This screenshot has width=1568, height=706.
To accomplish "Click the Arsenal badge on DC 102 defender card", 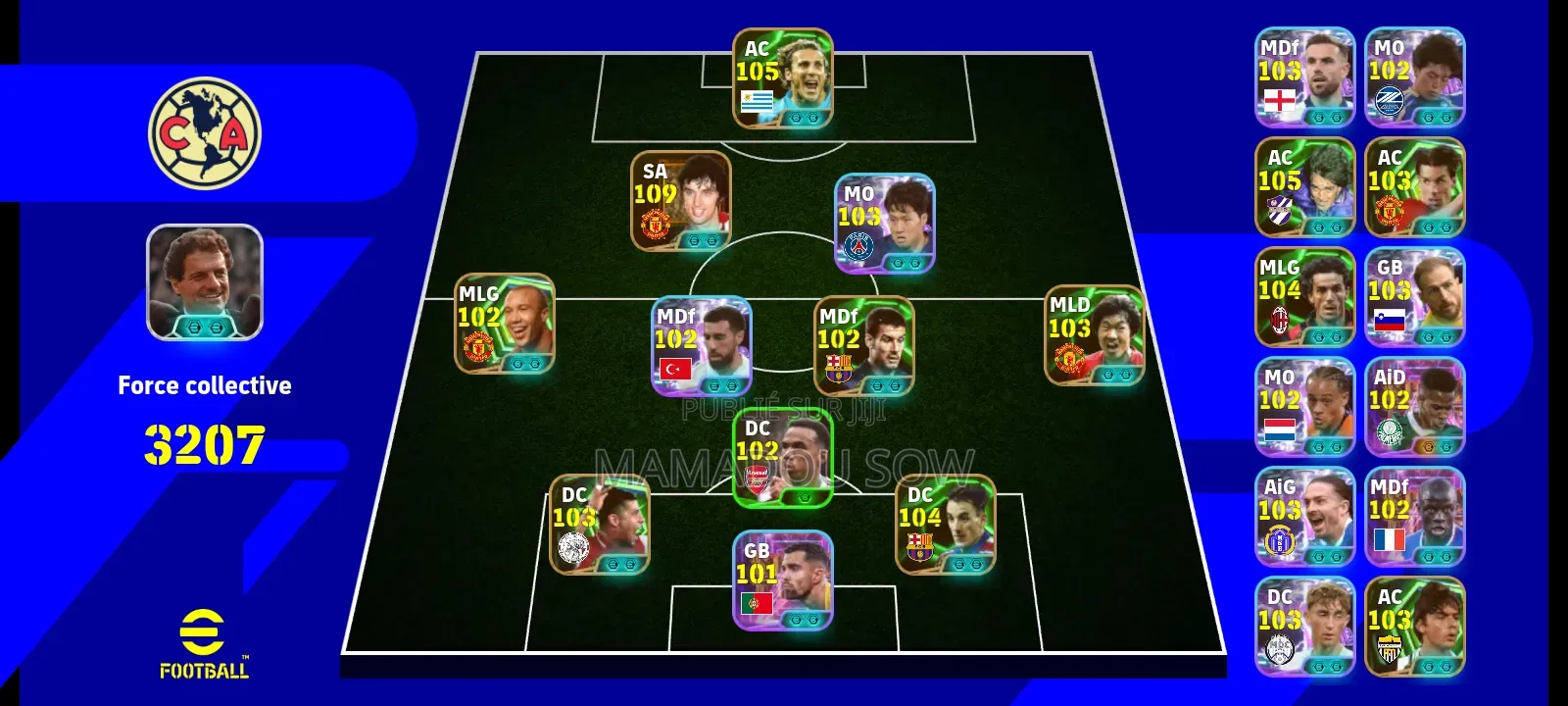I will click(x=755, y=478).
